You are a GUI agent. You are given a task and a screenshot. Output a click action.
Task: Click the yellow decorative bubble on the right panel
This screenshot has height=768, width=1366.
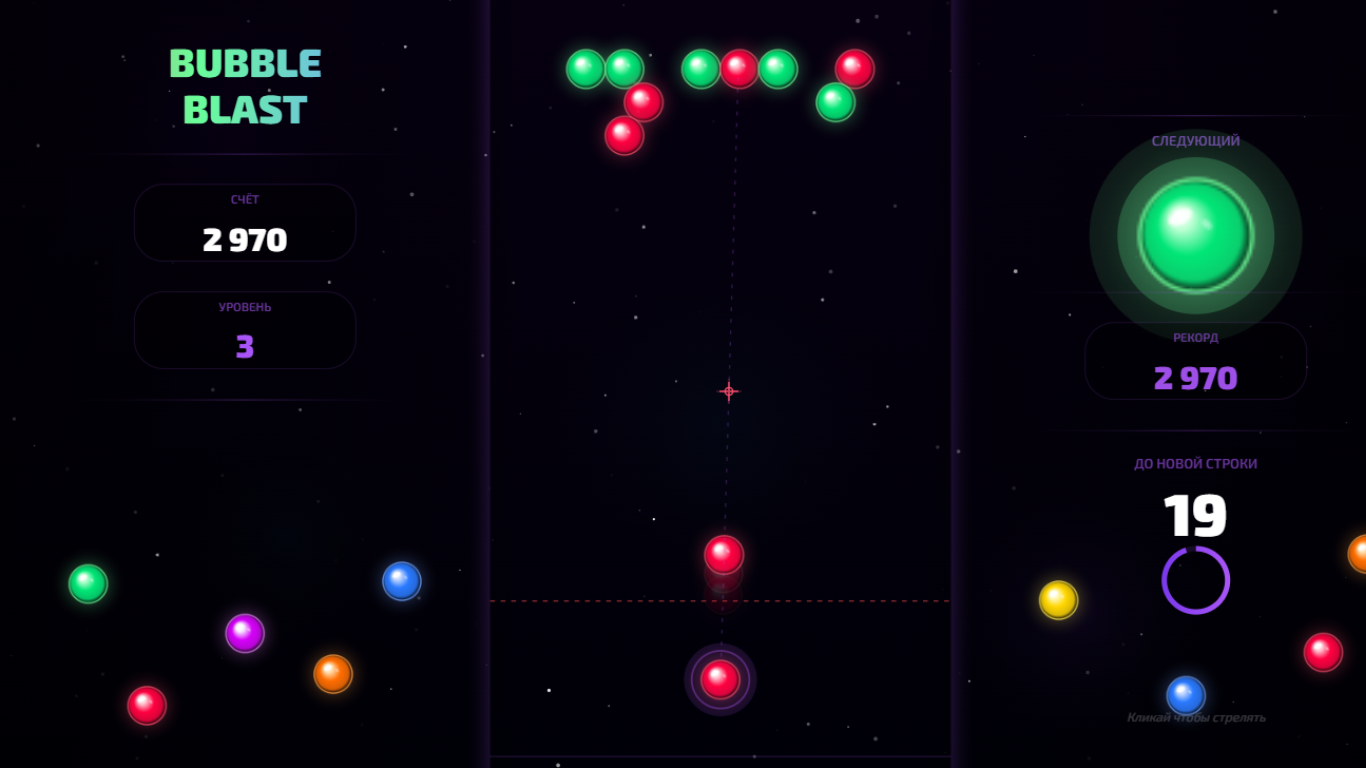pos(1059,597)
